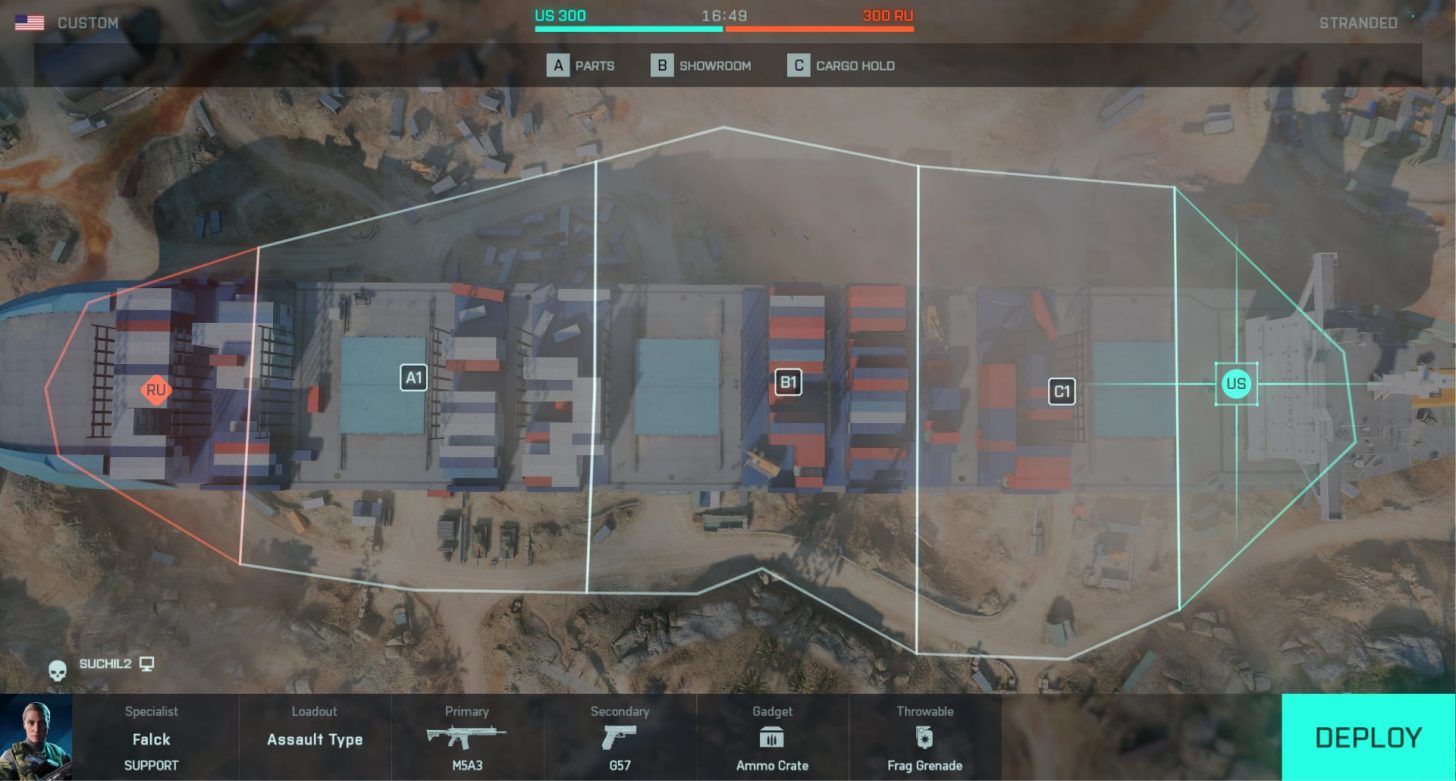Image resolution: width=1456 pixels, height=781 pixels.
Task: Click the Falck specialist portrait
Action: click(36, 738)
